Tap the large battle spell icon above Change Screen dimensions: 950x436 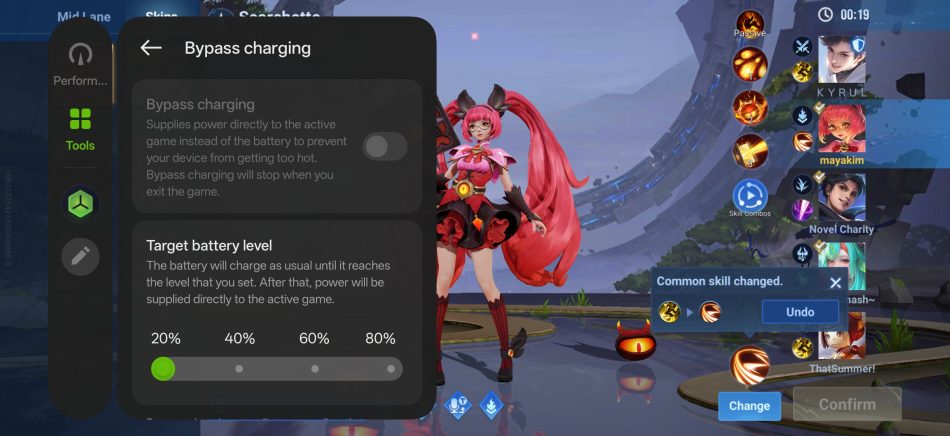click(x=750, y=366)
